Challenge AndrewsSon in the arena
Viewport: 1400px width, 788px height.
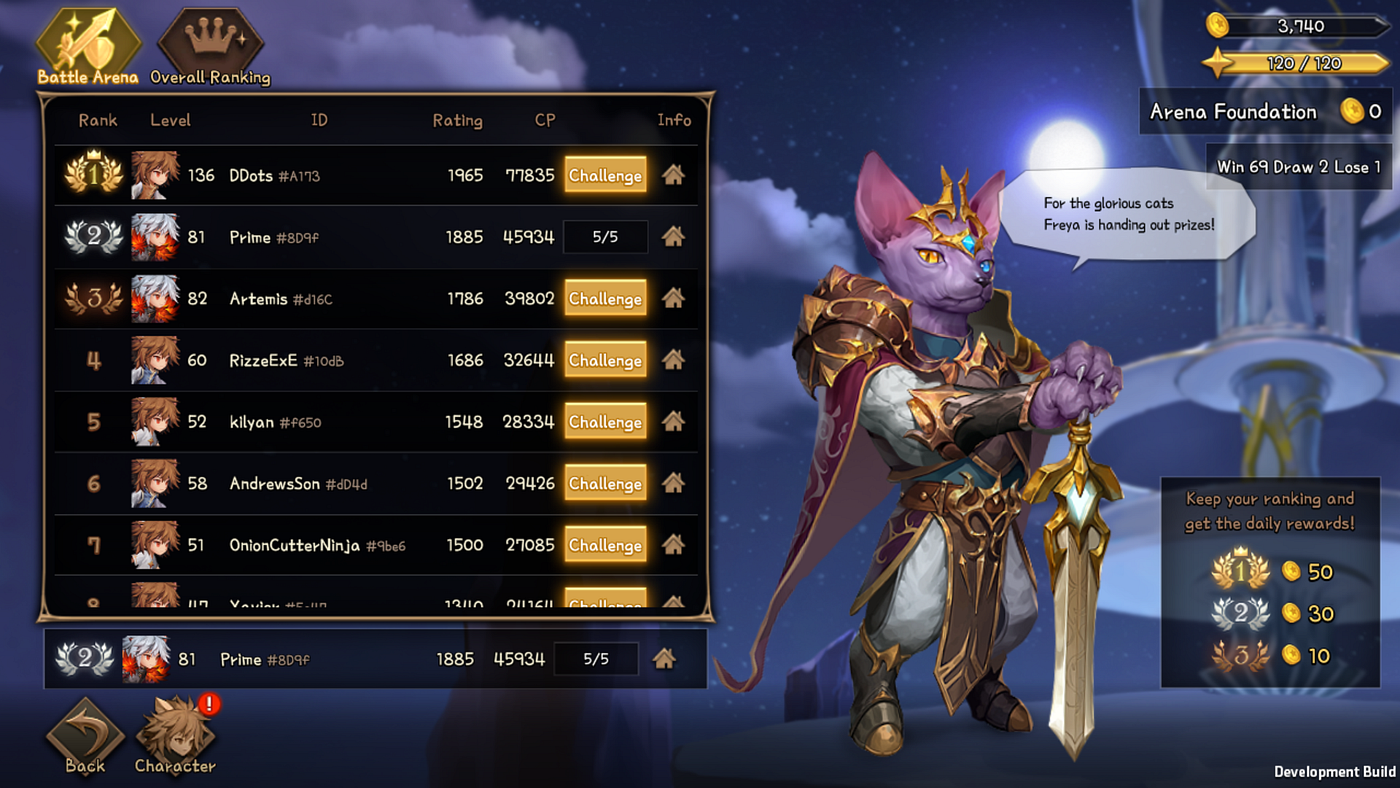click(x=605, y=483)
